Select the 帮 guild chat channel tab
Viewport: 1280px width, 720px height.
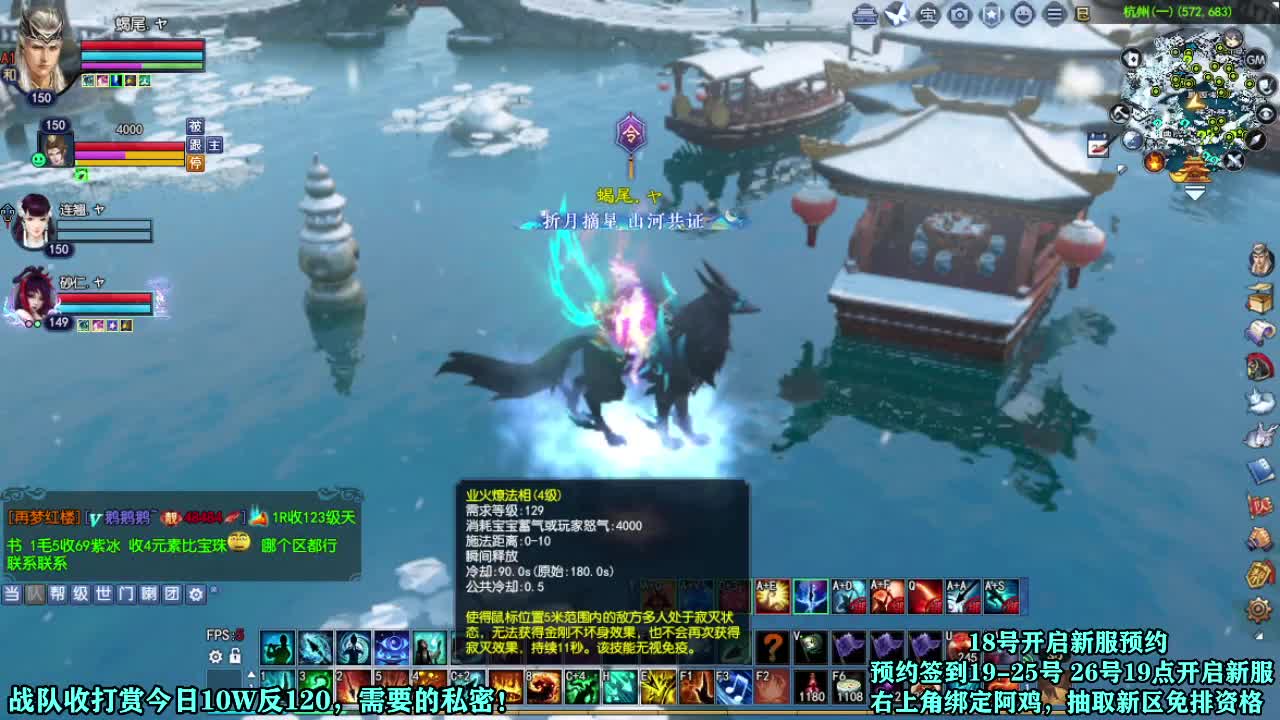pos(59,593)
